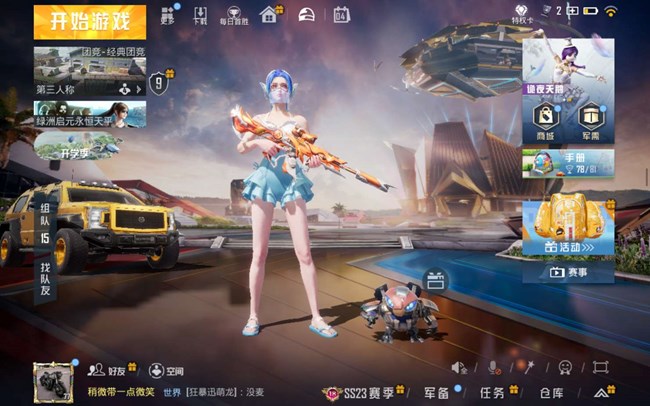Click 找队友 to find teammates
The height and width of the screenshot is (406, 650).
[45, 262]
